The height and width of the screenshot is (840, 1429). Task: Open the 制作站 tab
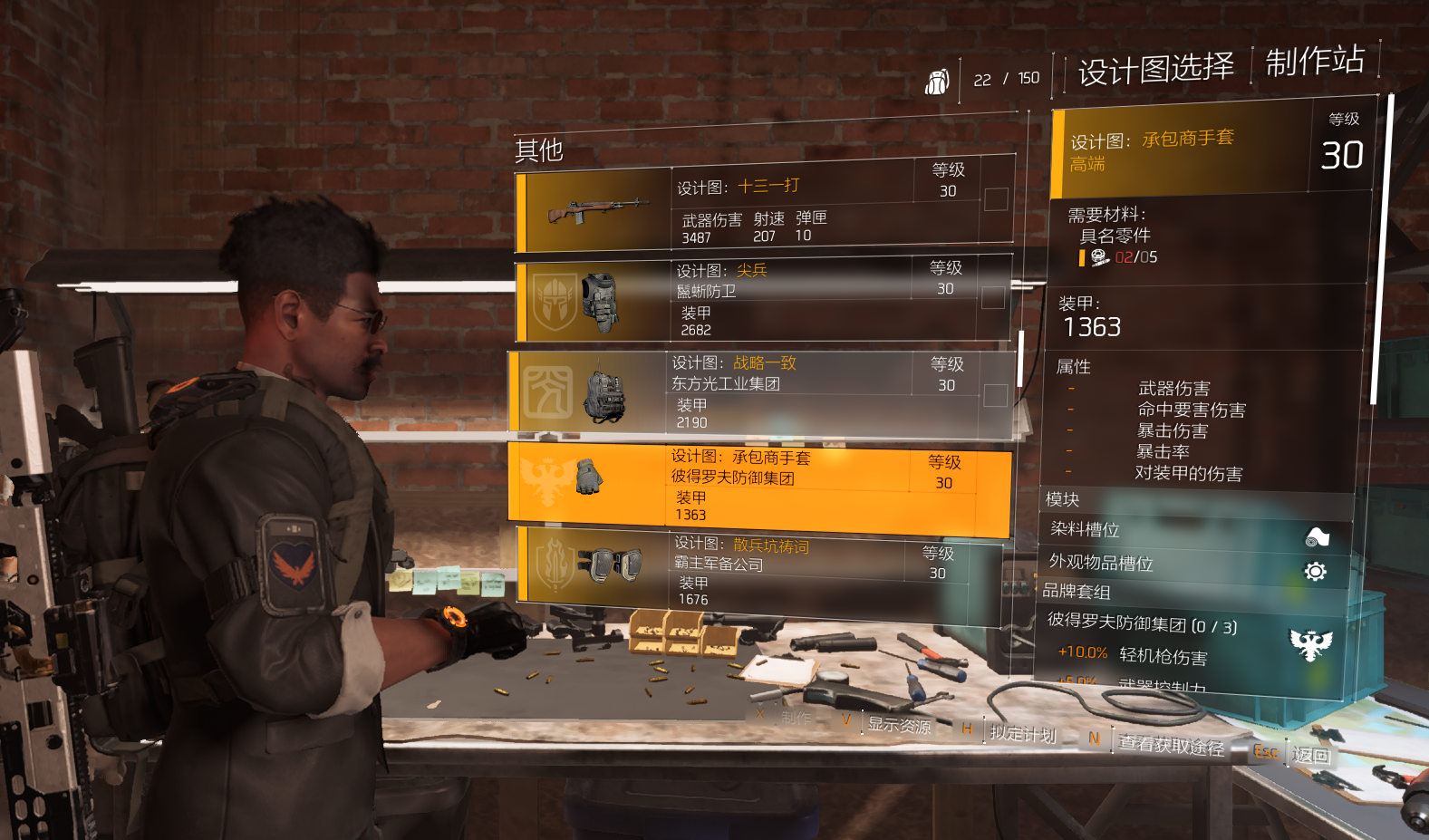pyautogui.click(x=1314, y=62)
